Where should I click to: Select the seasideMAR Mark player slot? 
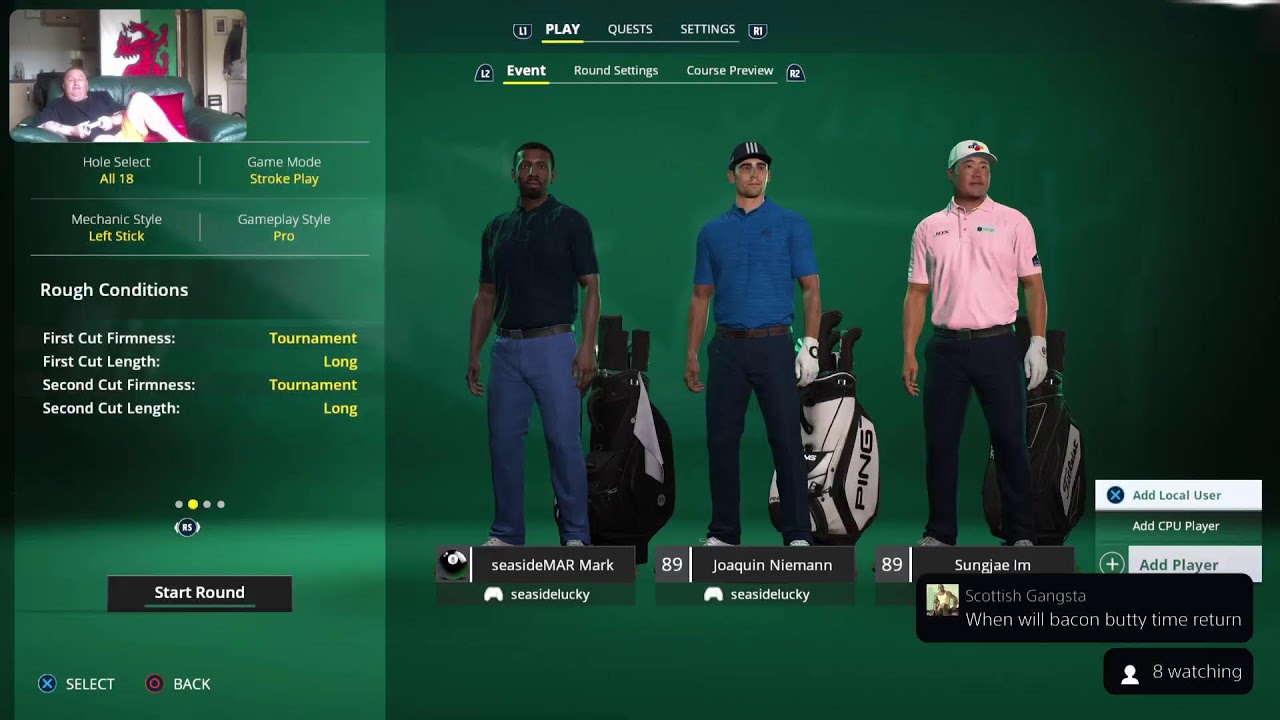pyautogui.click(x=552, y=565)
